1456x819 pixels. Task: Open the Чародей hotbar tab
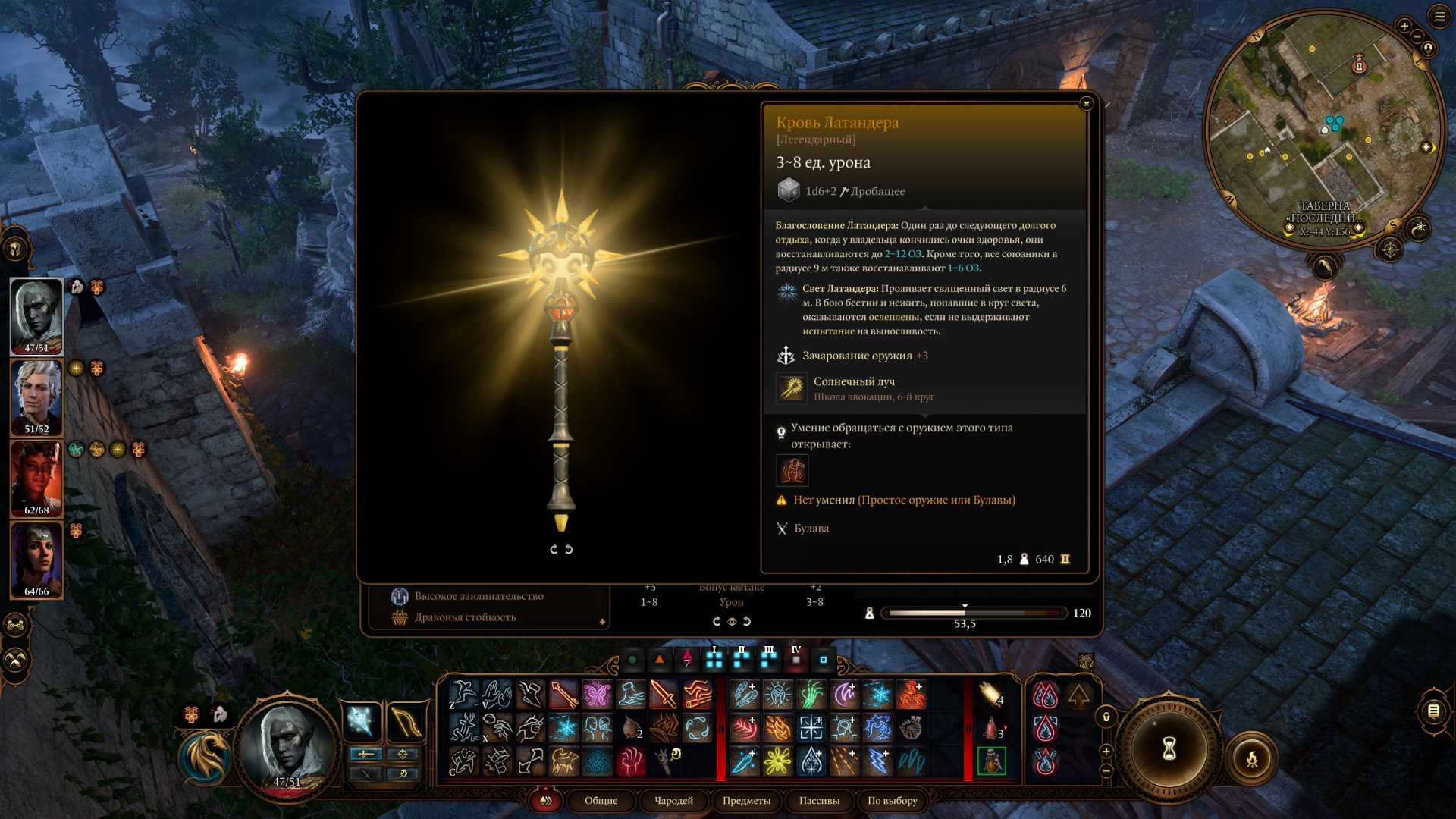tap(673, 800)
